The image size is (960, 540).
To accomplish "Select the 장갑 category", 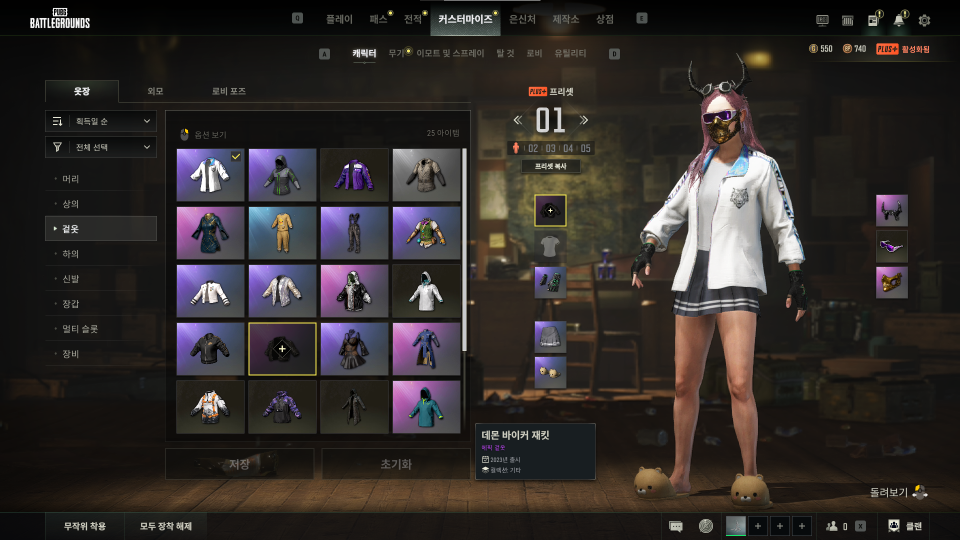I will 71,303.
